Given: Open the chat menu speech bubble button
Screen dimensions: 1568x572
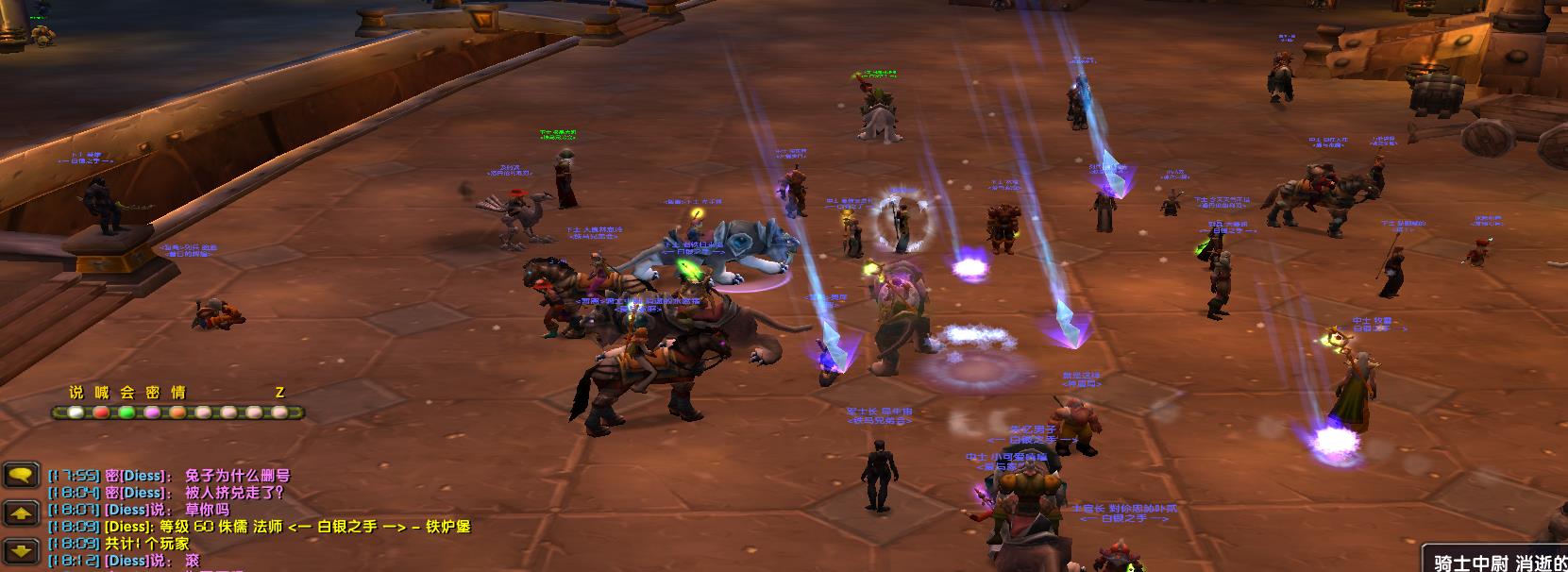Looking at the screenshot, I should (x=21, y=476).
